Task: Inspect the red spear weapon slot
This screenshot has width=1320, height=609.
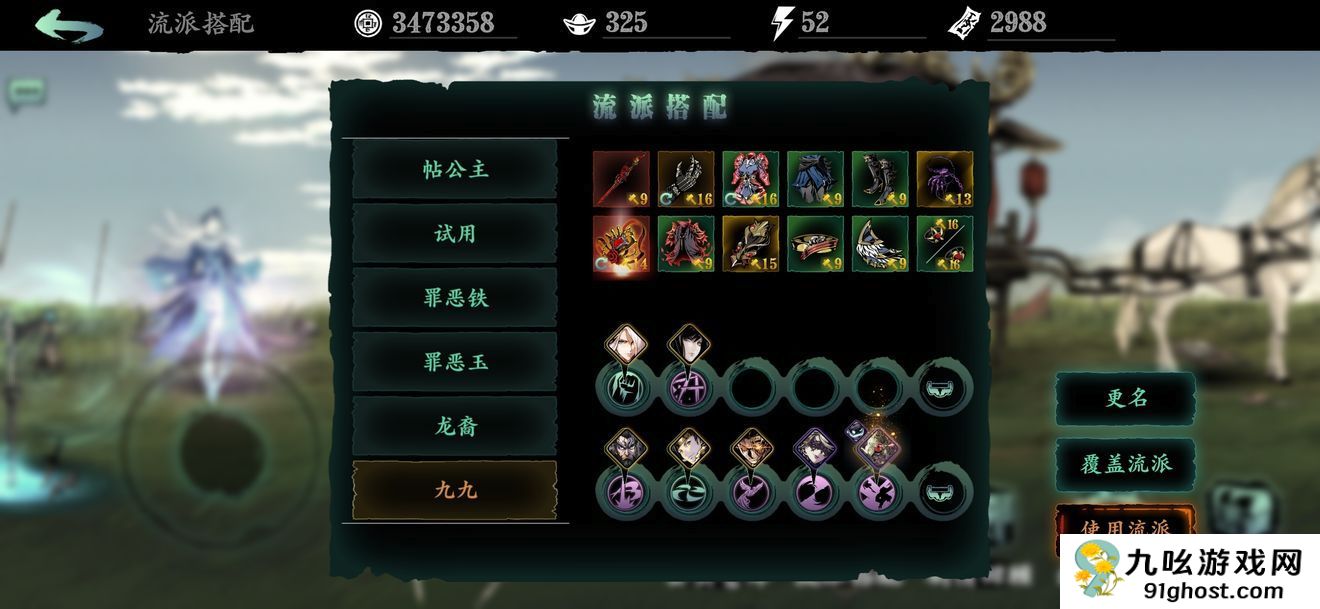Action: point(621,179)
